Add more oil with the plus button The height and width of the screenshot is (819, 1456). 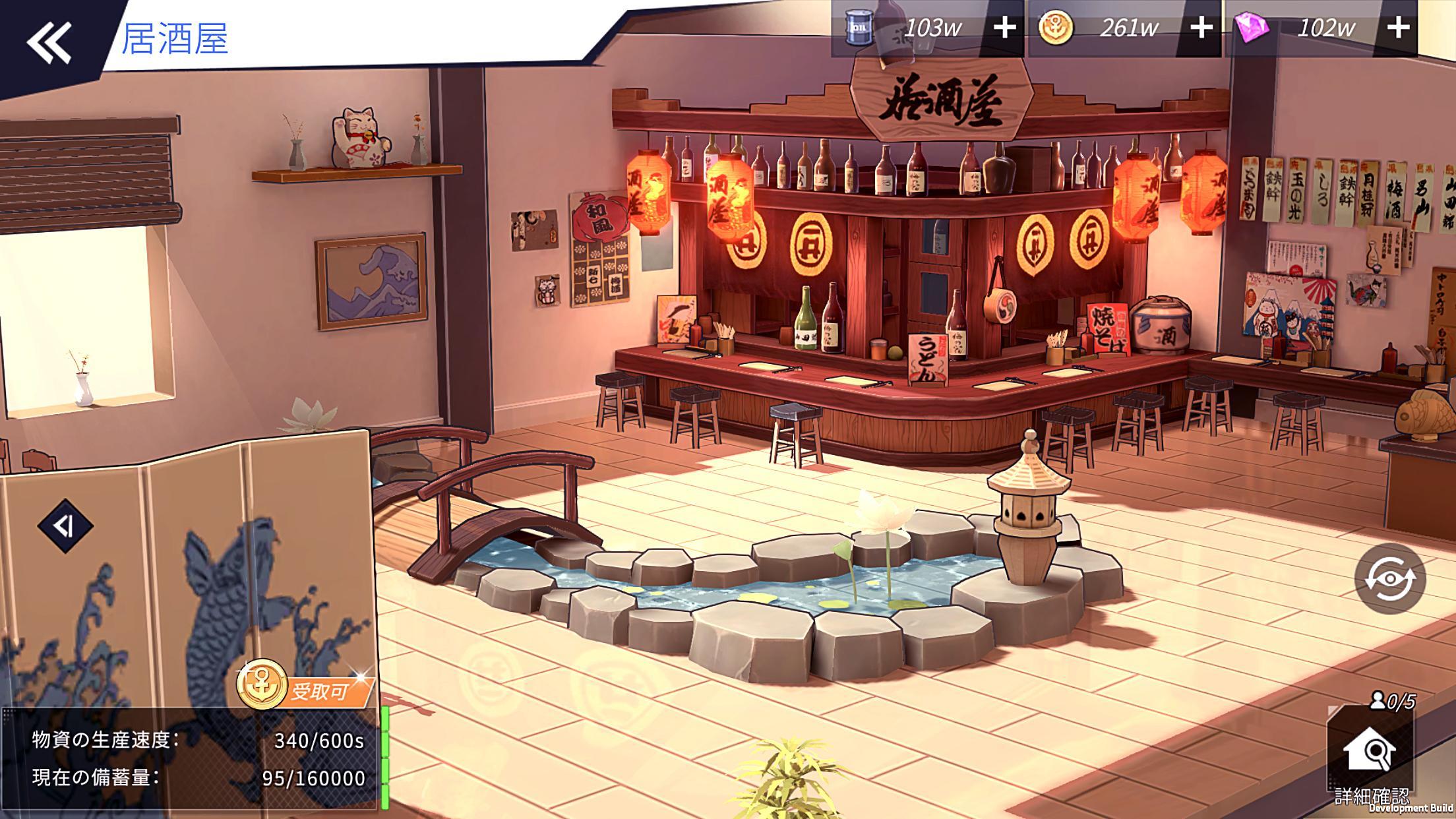pos(1004,28)
